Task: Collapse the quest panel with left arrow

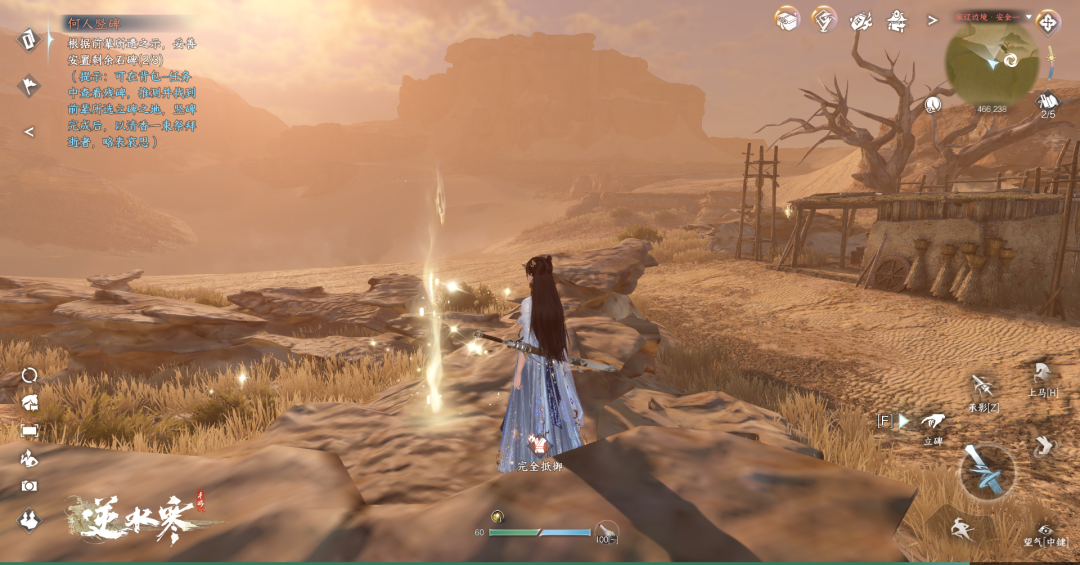Action: [x=29, y=131]
